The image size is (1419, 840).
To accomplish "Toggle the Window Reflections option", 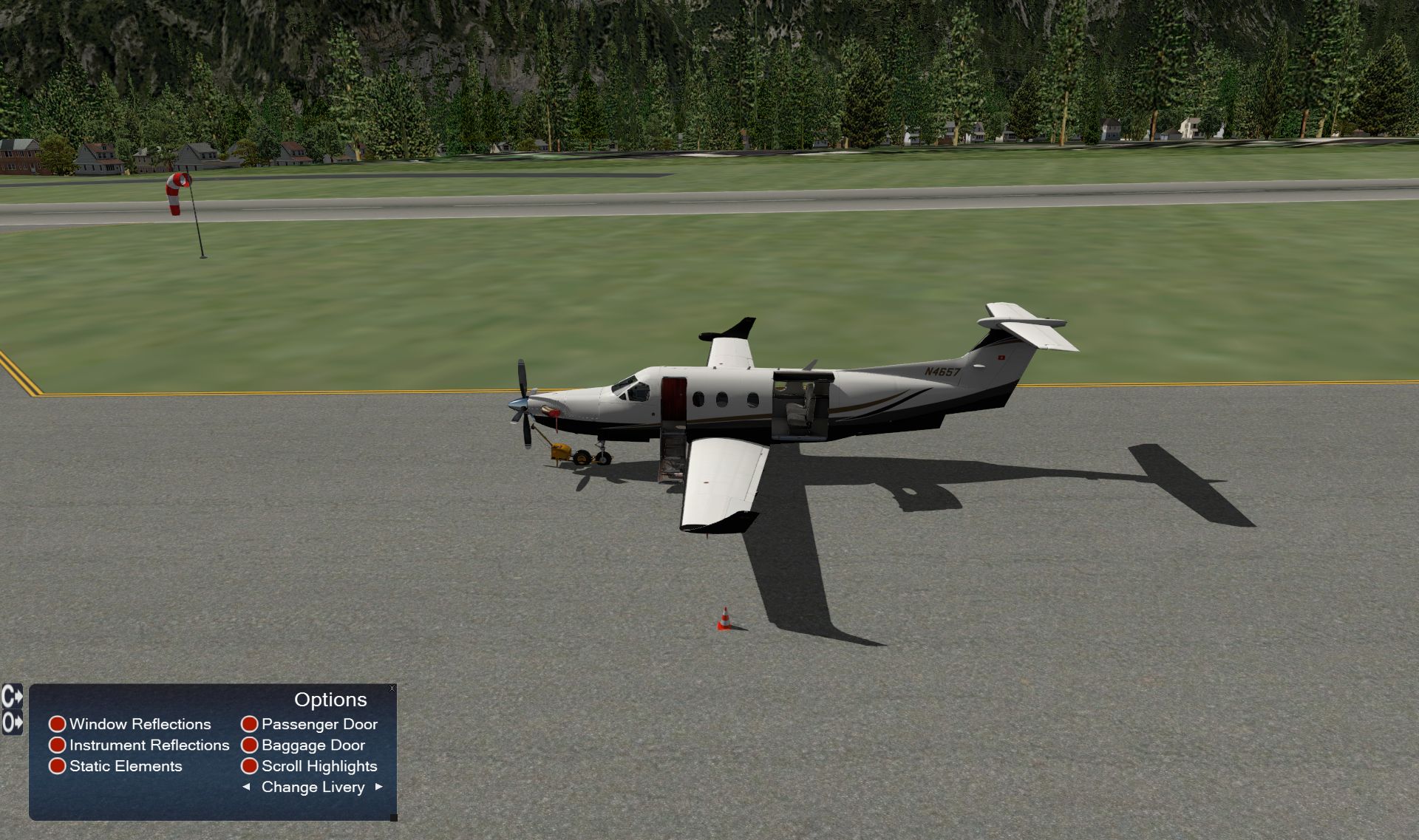I will pyautogui.click(x=58, y=724).
